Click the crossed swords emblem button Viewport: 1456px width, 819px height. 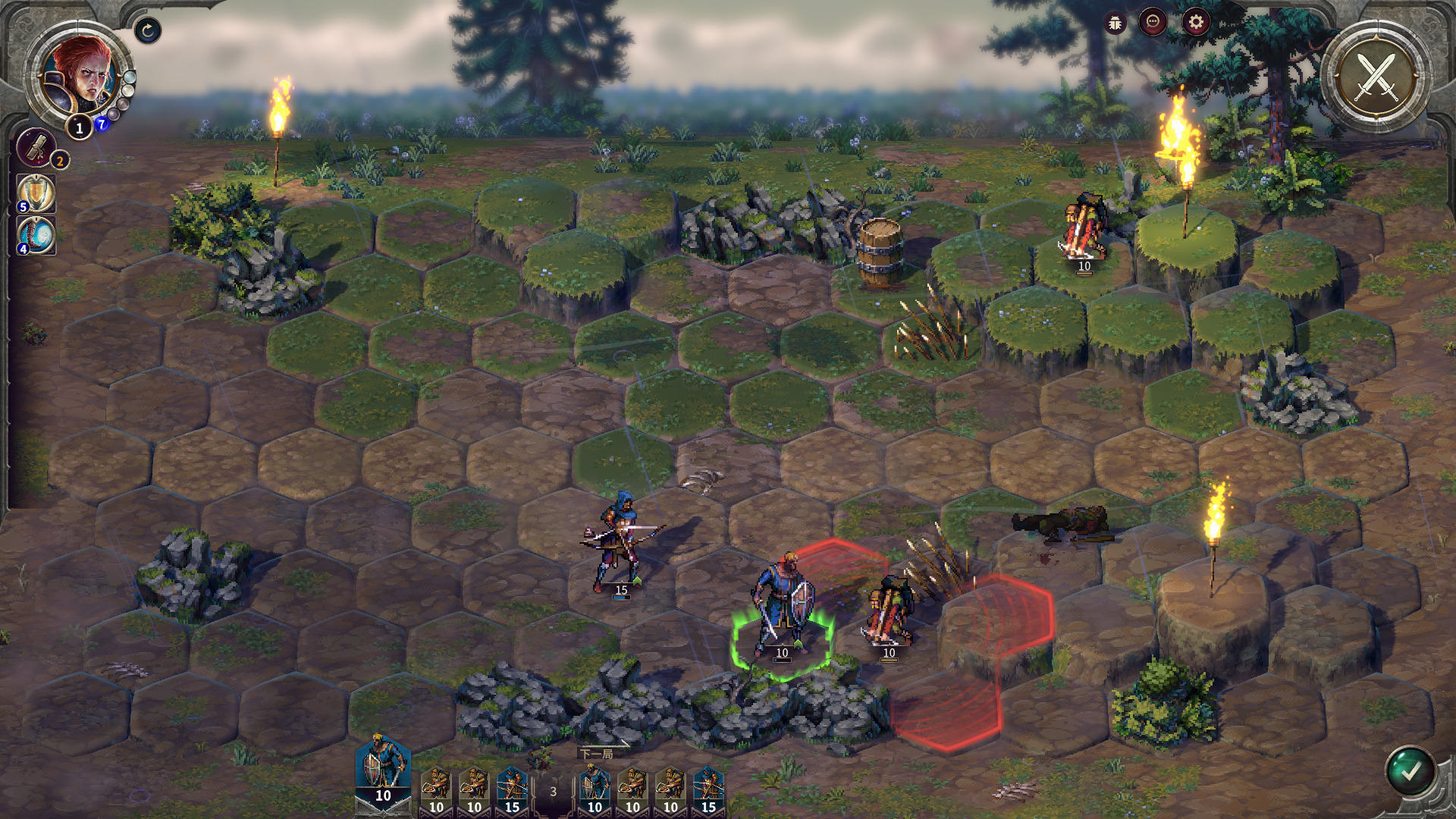coord(1376,77)
